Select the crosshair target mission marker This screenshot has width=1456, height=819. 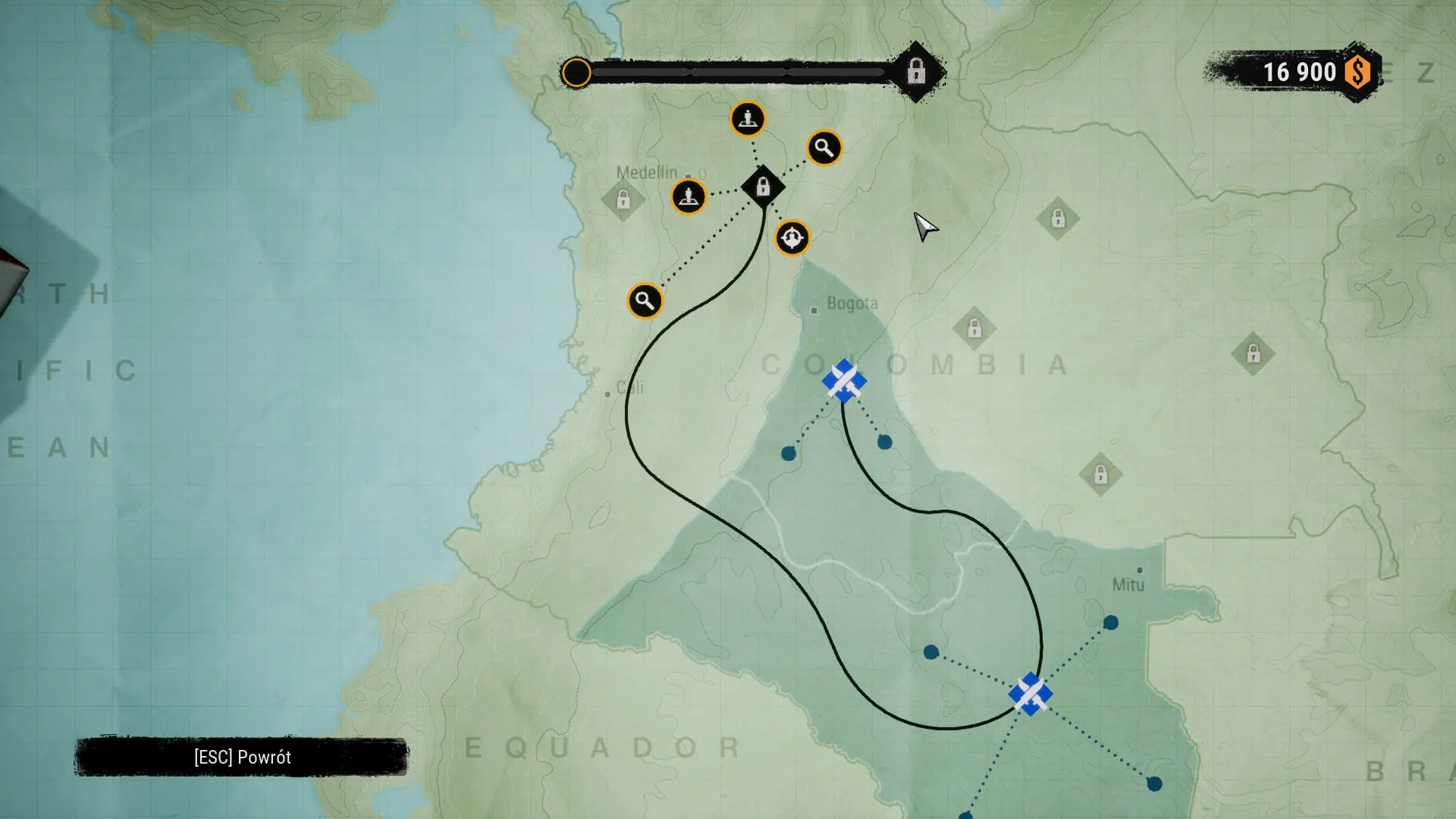pyautogui.click(x=792, y=239)
